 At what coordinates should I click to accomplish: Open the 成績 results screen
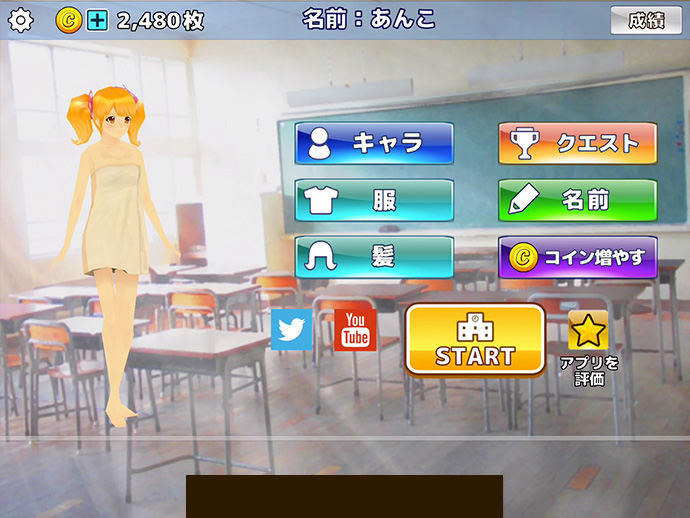pos(645,20)
